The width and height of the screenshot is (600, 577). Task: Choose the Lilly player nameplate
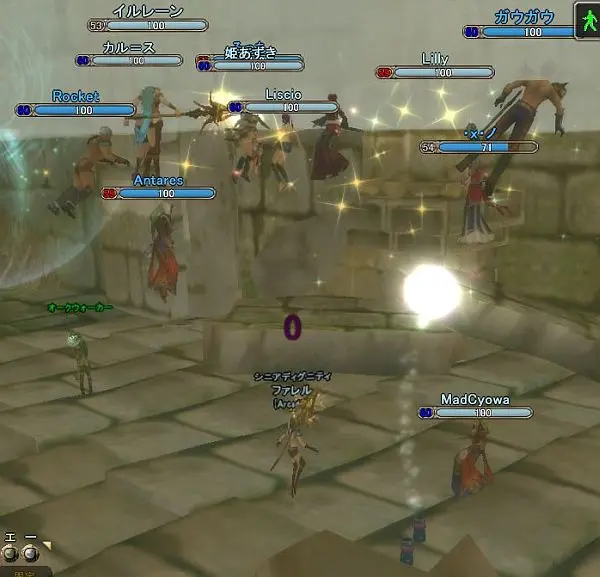435,60
